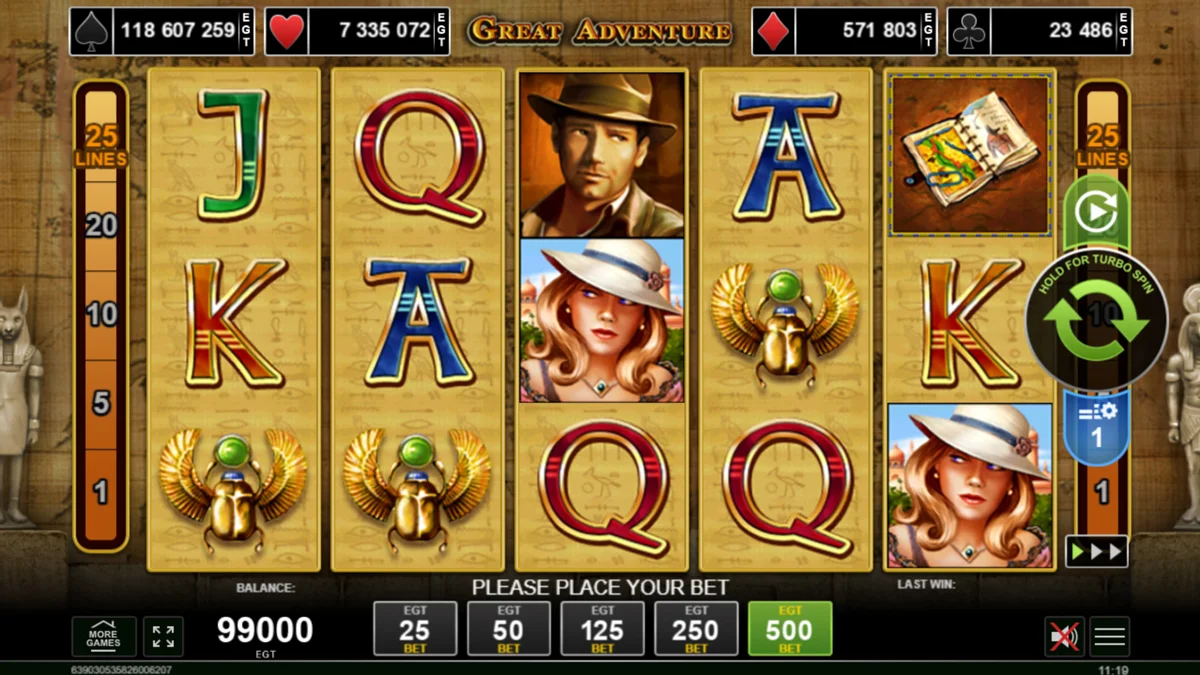Choose 10 lines on the left selector
Image resolution: width=1200 pixels, height=675 pixels.
(x=101, y=316)
